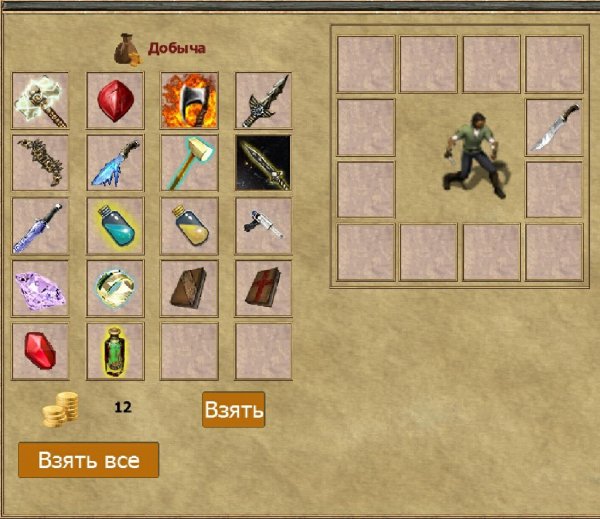Select the flaming battle axe item
Screen dimensions: 600x519
tap(189, 101)
